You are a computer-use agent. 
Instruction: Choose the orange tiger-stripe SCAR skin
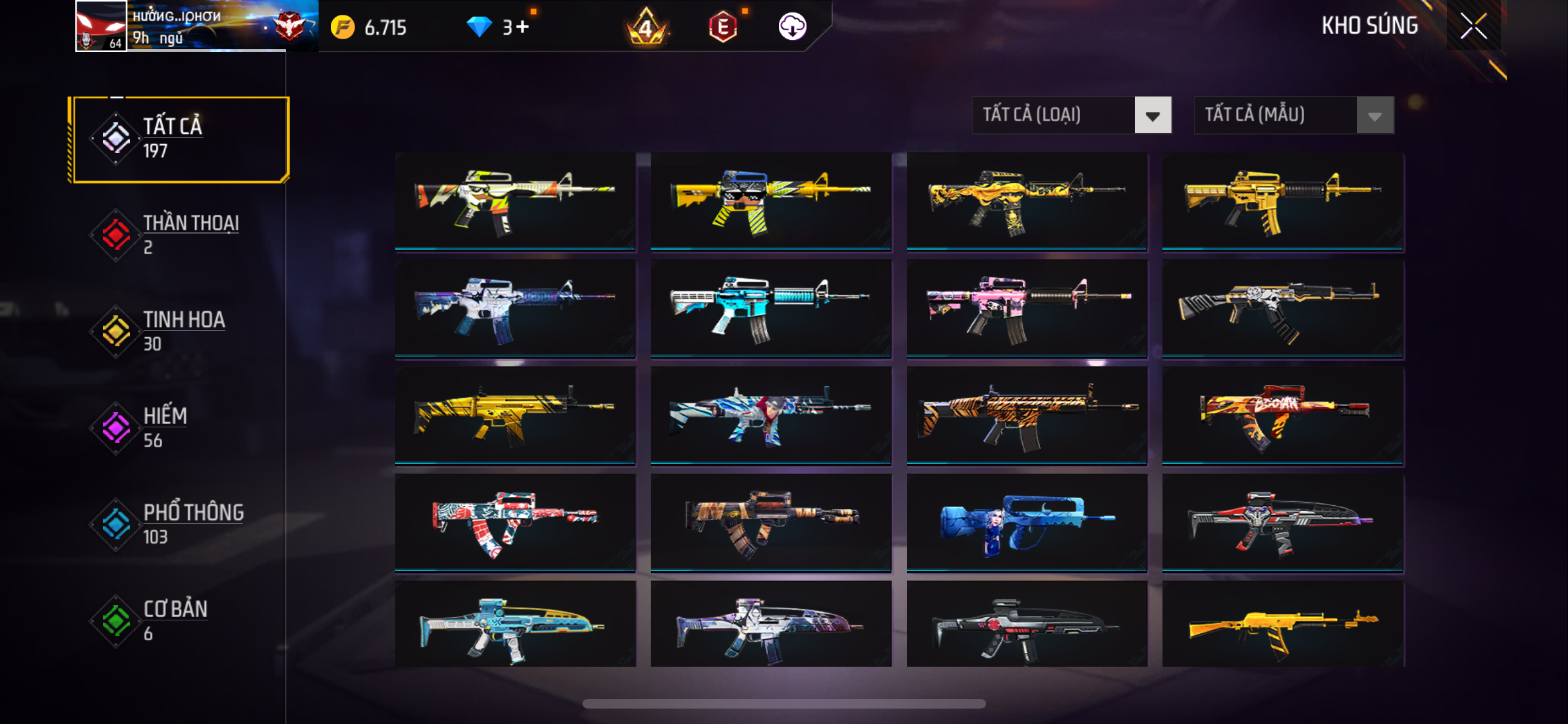click(1027, 415)
